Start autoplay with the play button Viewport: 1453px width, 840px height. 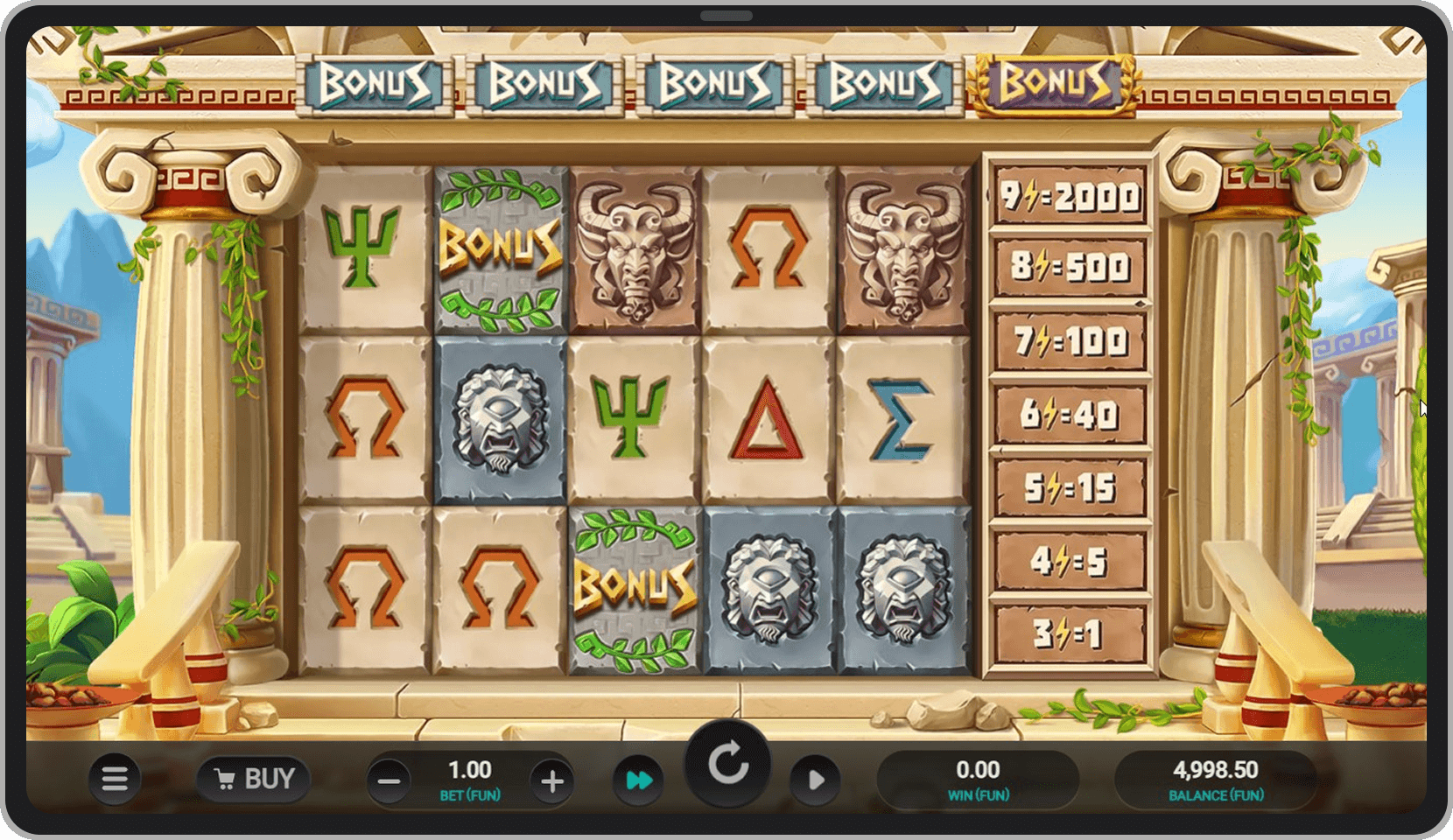coord(816,780)
